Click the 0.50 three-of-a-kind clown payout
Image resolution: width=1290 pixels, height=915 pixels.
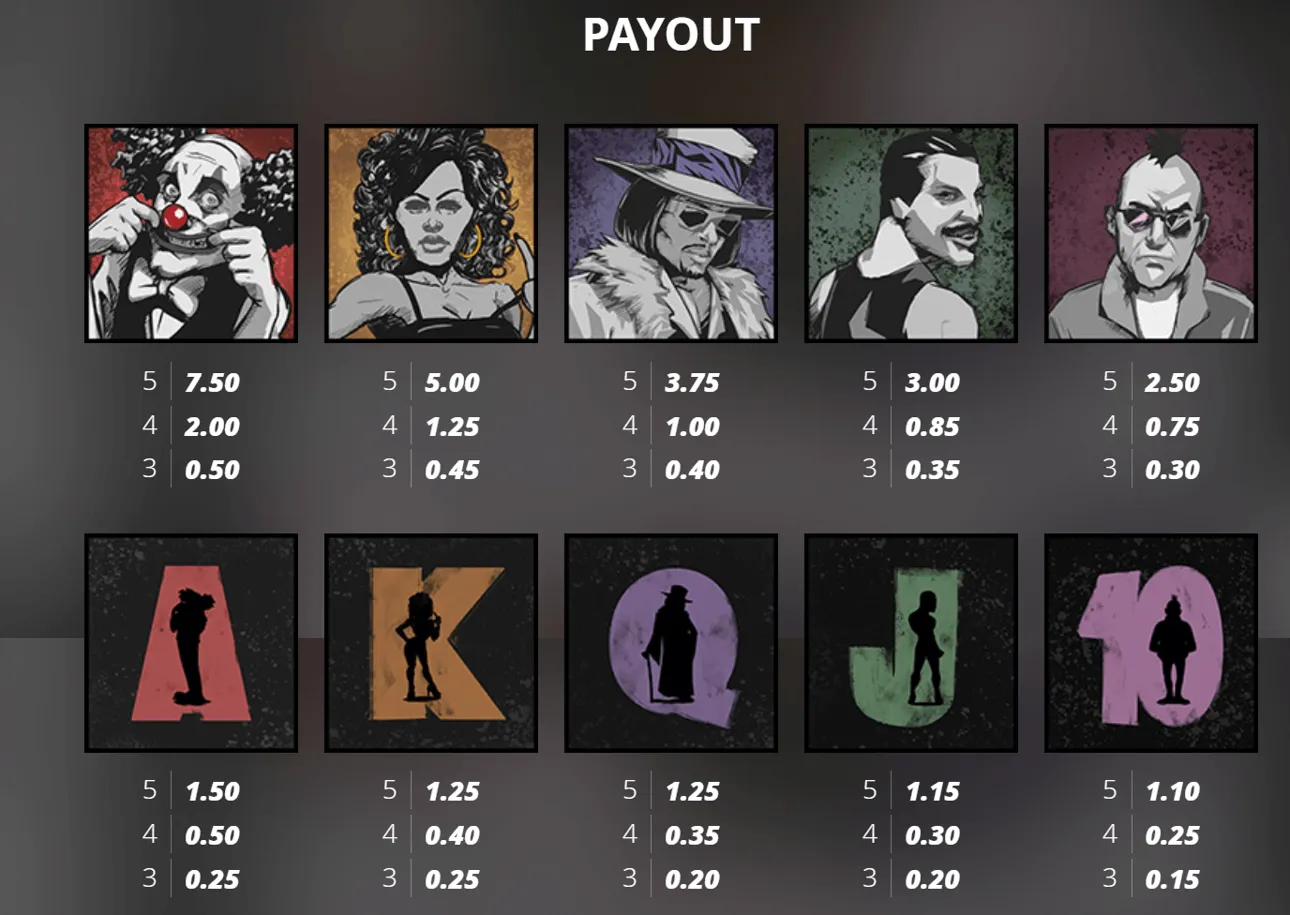211,468
